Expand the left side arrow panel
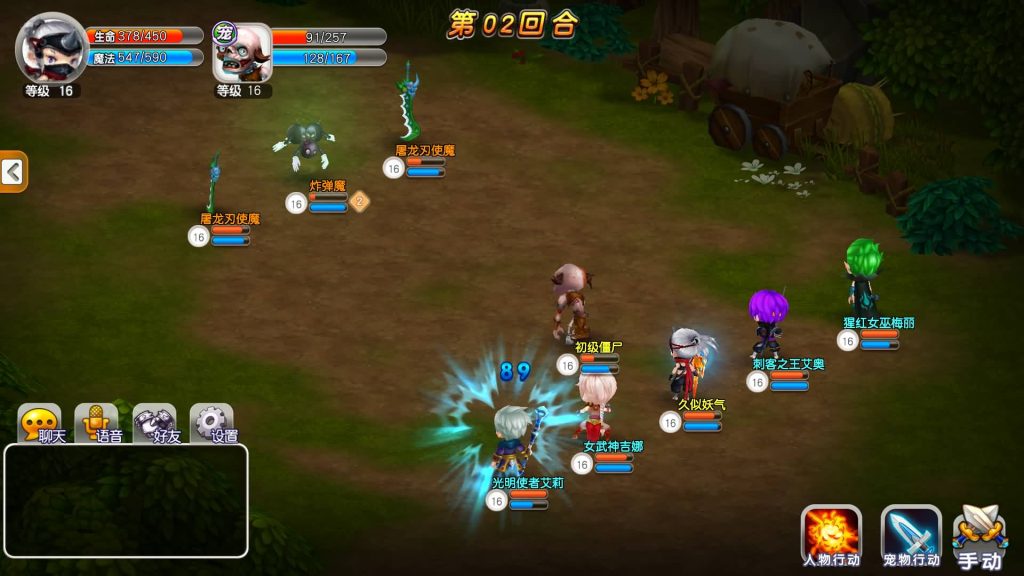1024x576 pixels. (x=13, y=172)
